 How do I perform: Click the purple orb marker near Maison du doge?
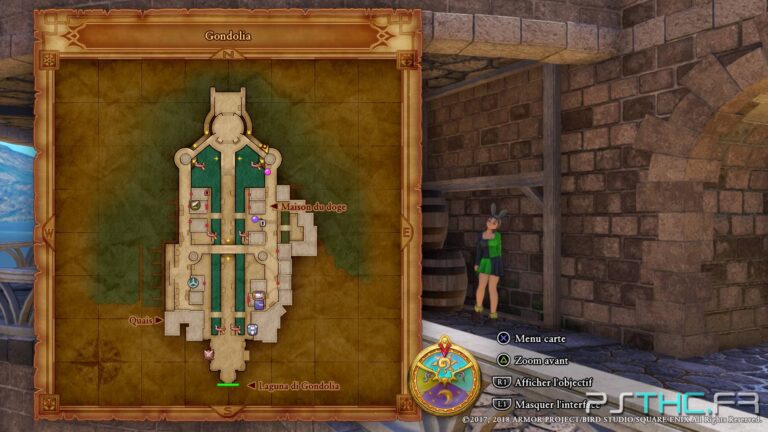[255, 219]
